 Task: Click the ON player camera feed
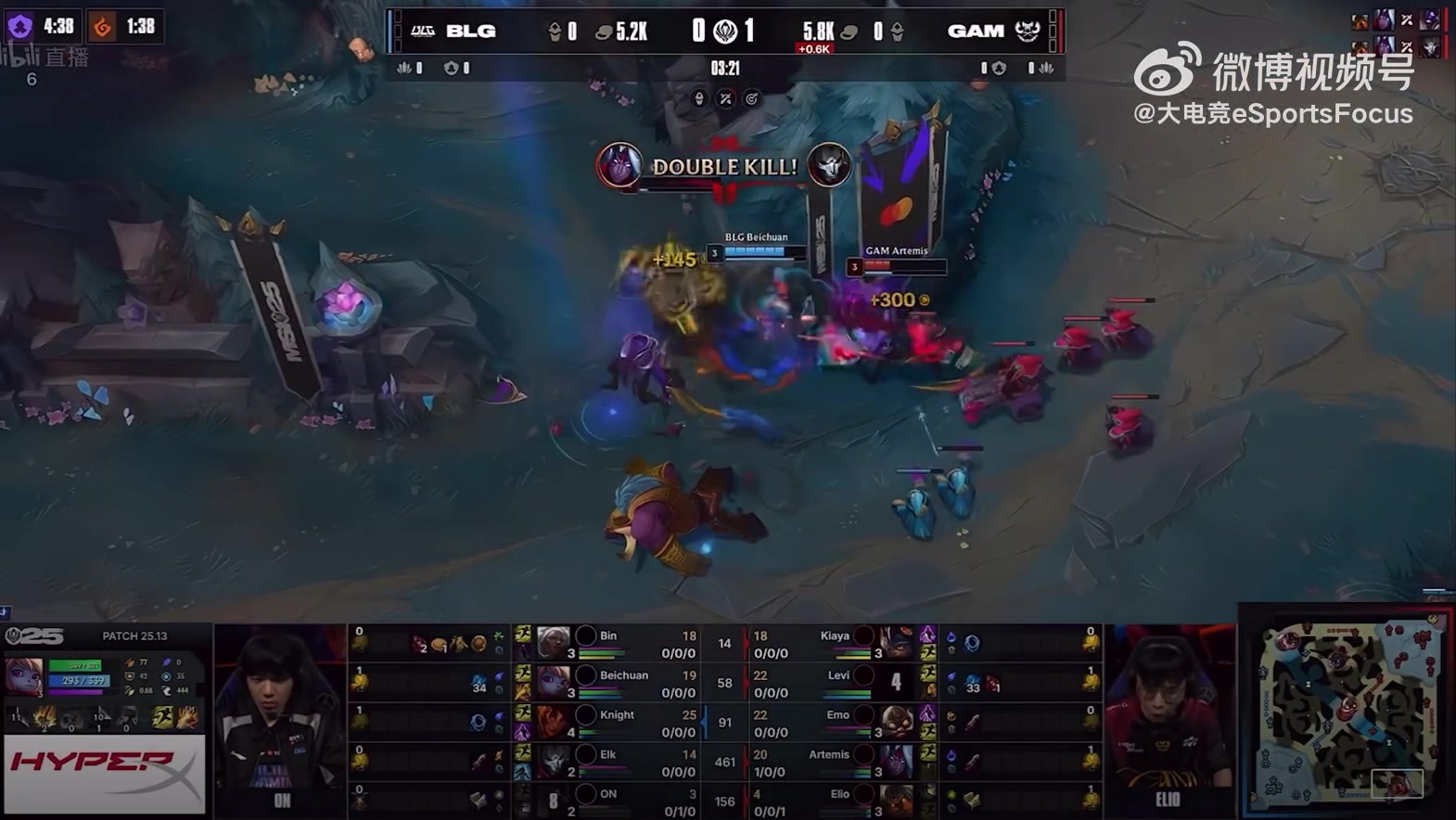280,719
